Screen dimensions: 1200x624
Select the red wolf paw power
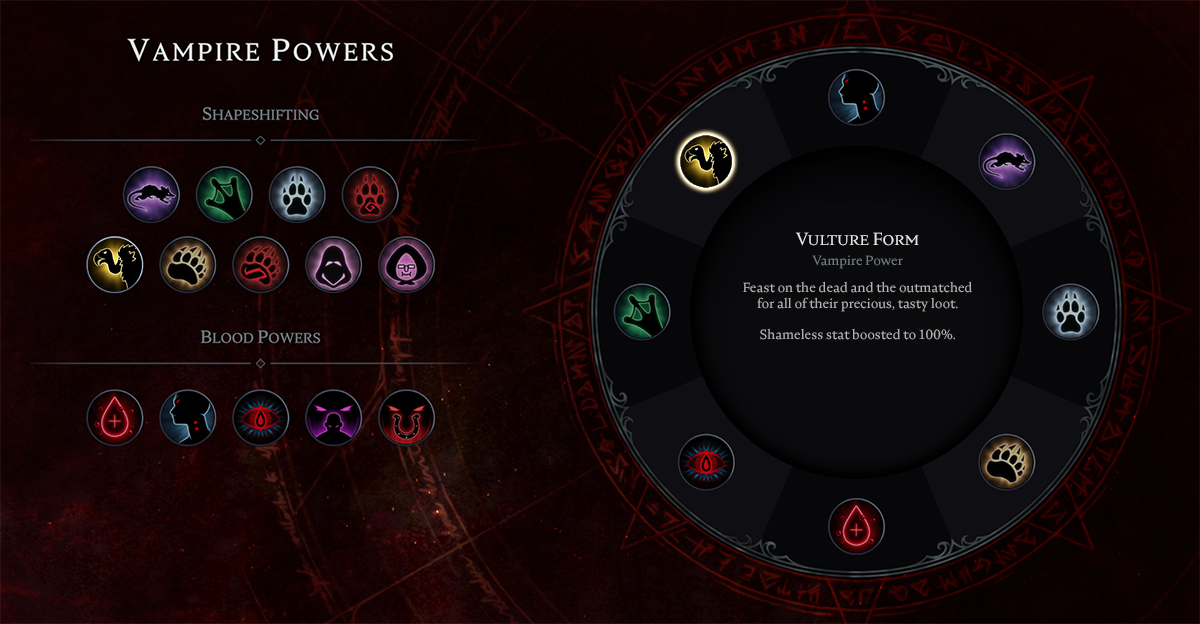coord(370,194)
